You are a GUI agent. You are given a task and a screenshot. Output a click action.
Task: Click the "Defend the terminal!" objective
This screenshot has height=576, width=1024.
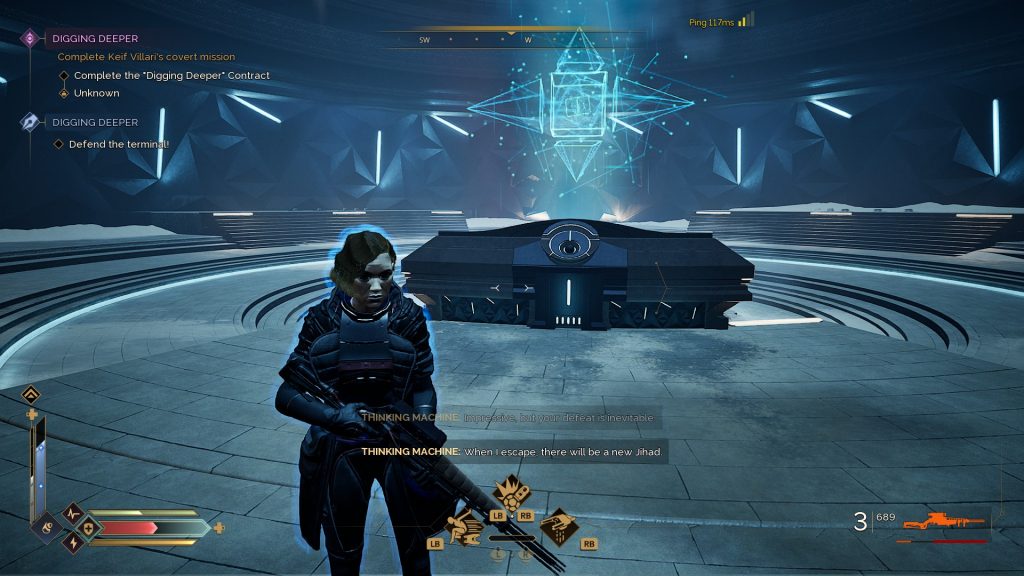119,144
